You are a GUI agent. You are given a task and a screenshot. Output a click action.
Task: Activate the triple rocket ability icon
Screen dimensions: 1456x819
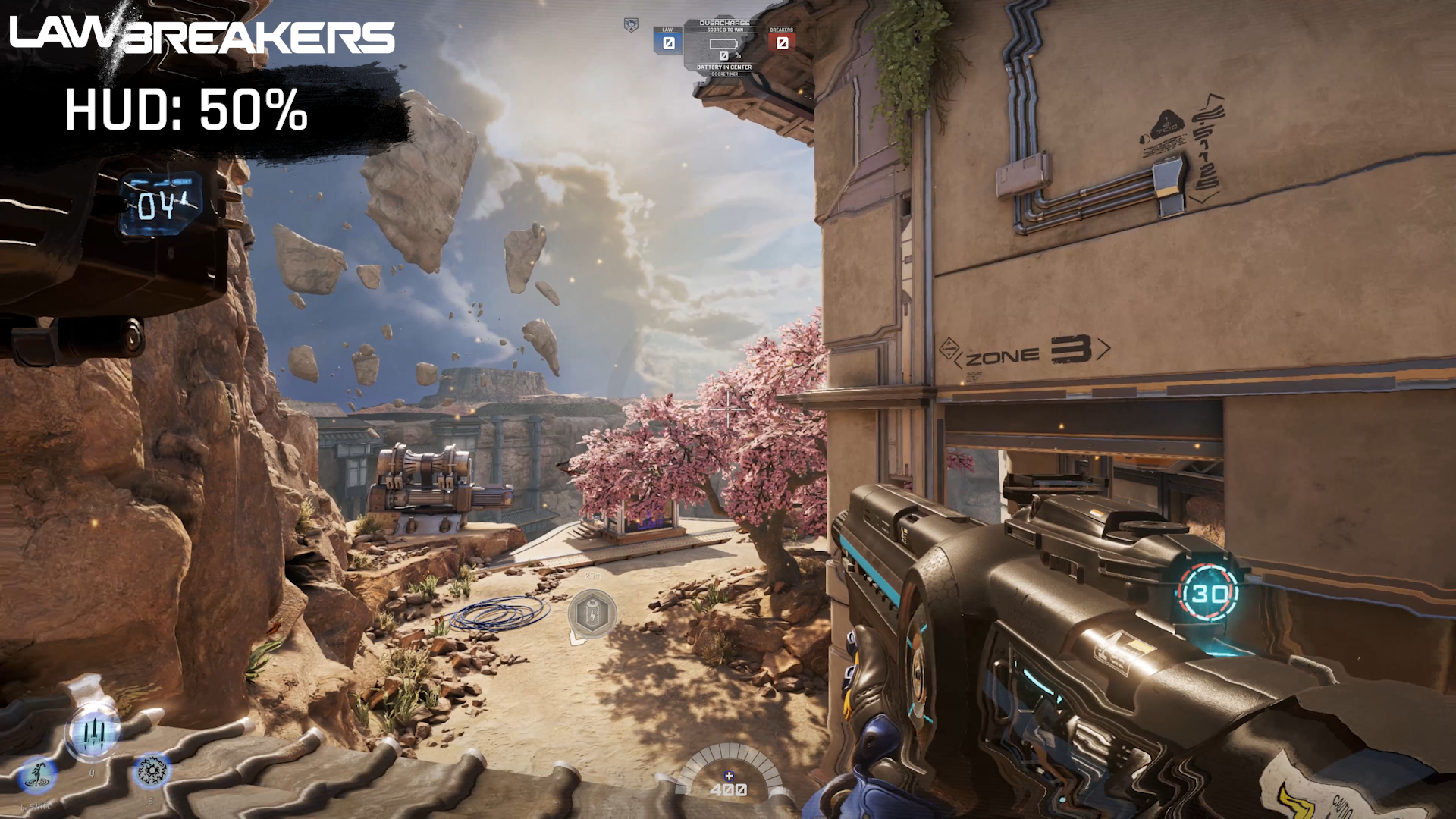click(93, 732)
